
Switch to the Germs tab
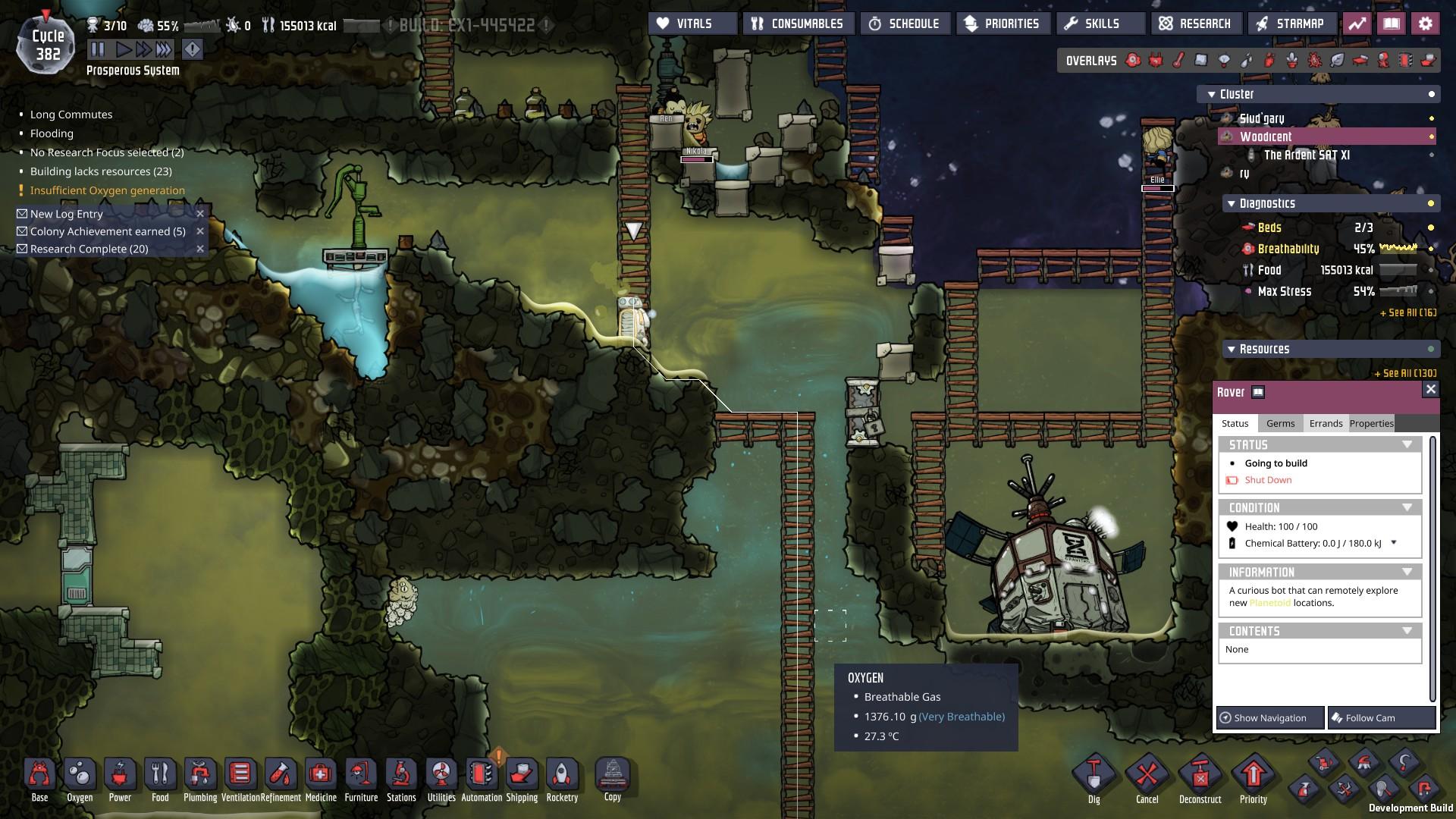[1280, 423]
